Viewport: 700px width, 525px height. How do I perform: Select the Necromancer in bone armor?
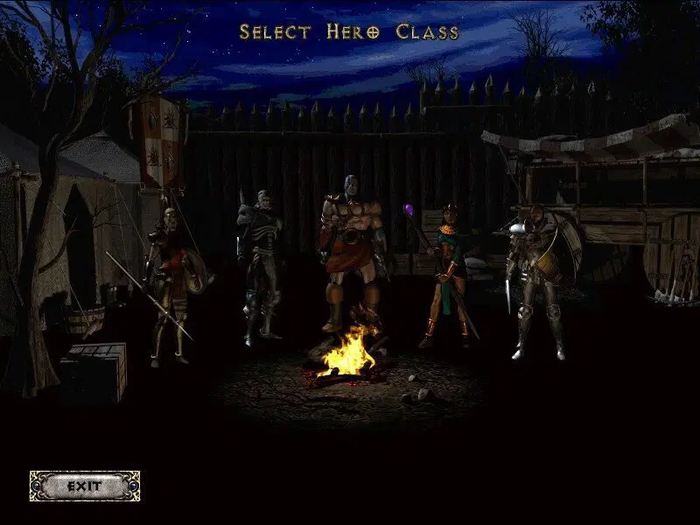259,265
